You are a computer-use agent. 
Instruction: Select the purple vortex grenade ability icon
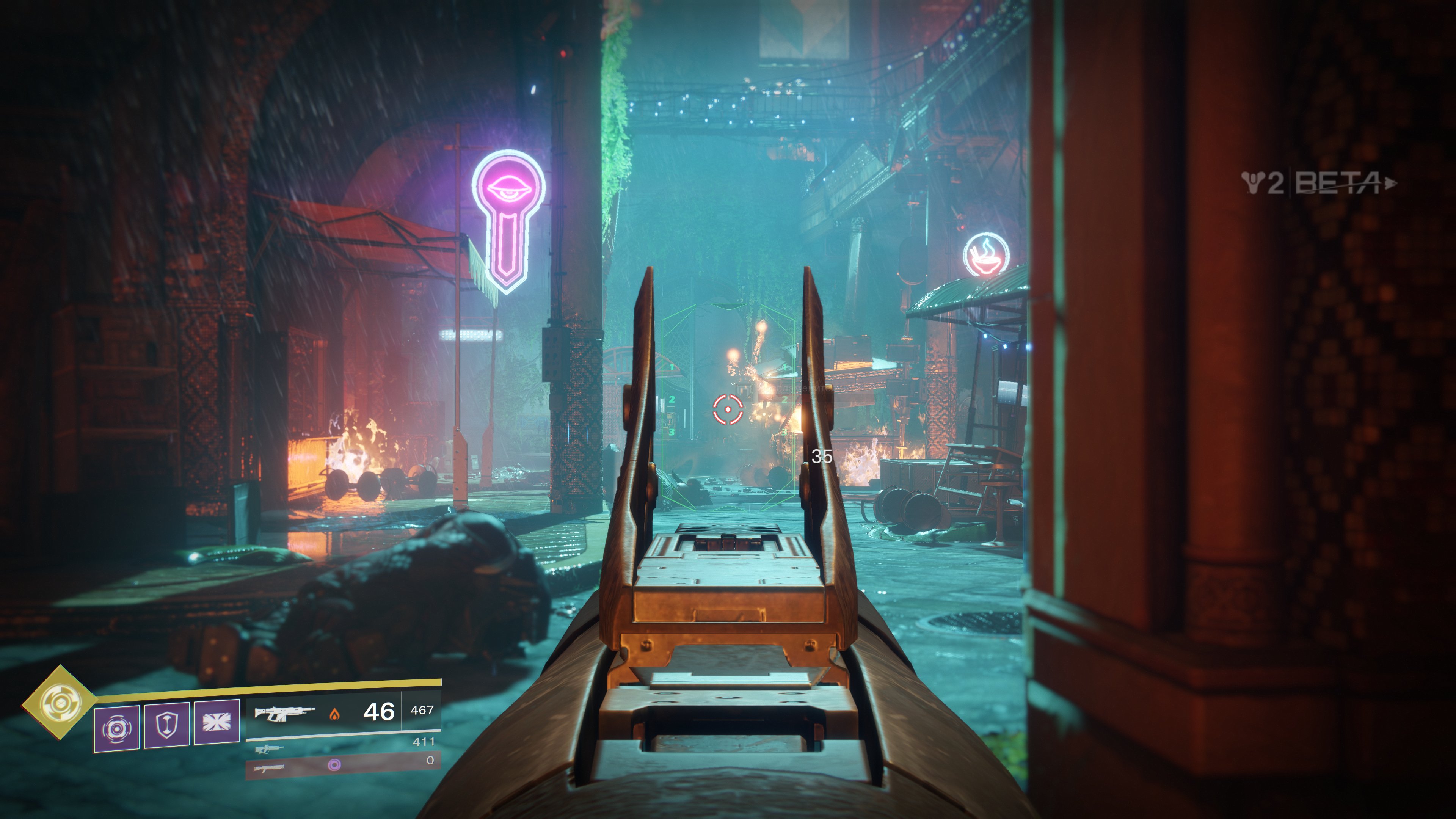116,728
